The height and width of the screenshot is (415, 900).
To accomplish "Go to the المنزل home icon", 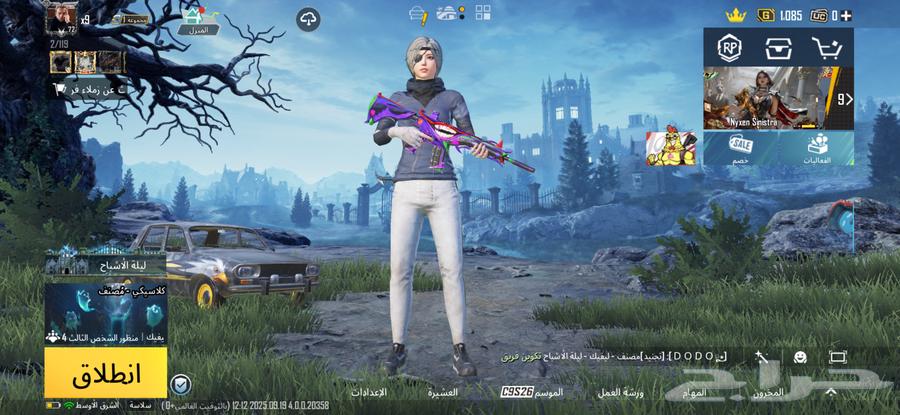I will 198,20.
